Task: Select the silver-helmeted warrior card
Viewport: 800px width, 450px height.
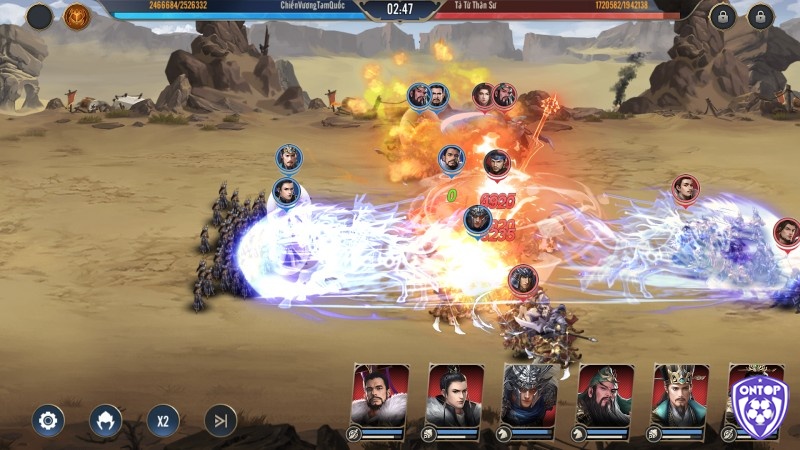Action: coord(530,395)
